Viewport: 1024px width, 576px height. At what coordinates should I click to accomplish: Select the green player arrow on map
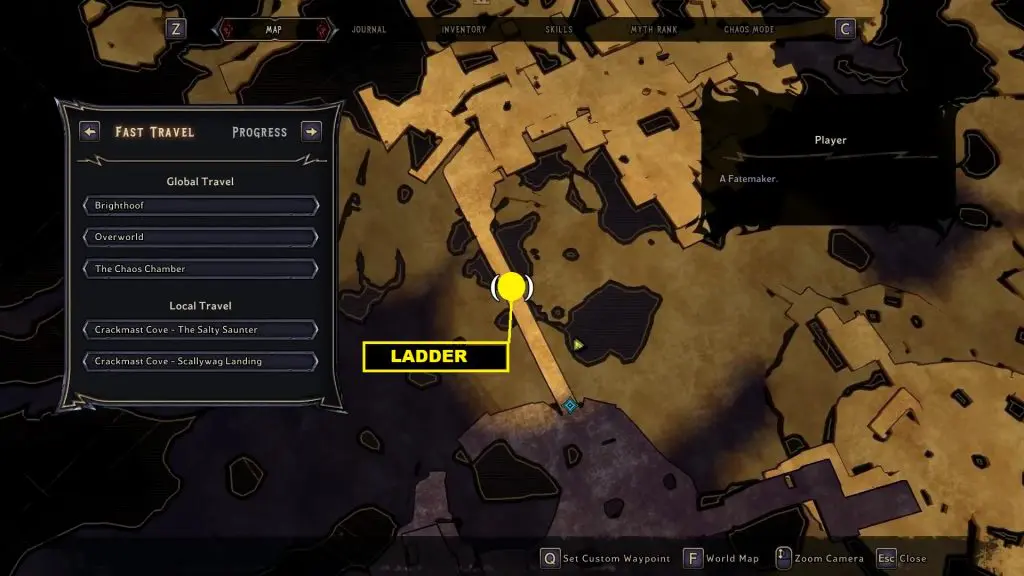(x=578, y=345)
